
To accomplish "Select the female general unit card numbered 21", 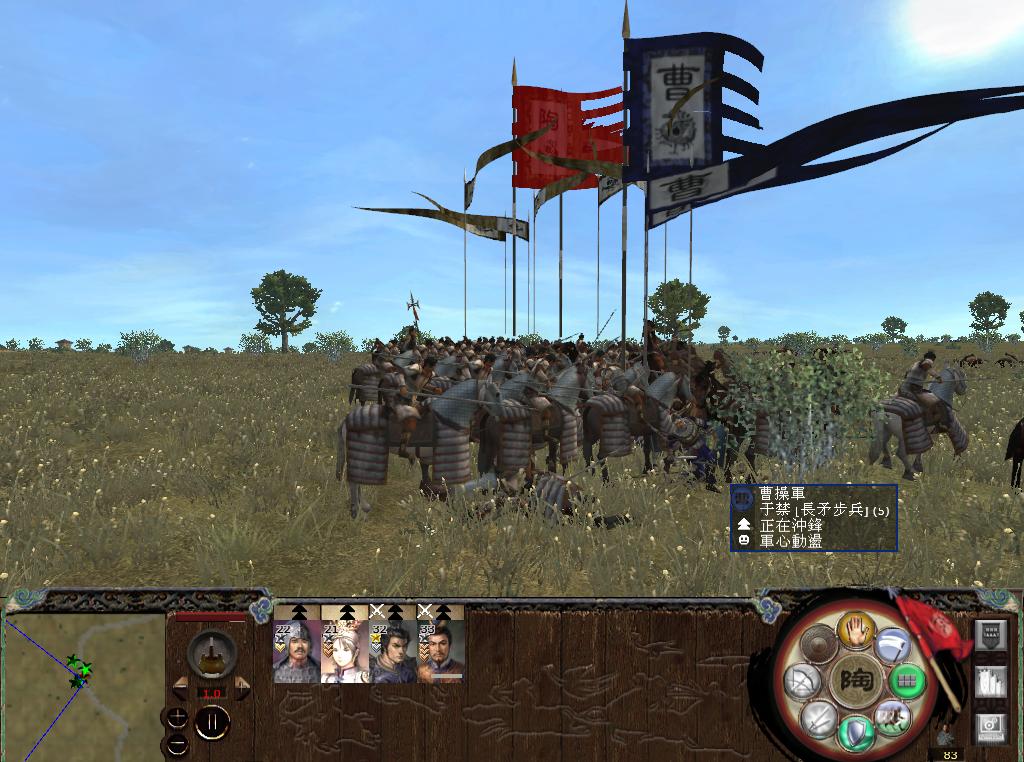I will [x=344, y=650].
